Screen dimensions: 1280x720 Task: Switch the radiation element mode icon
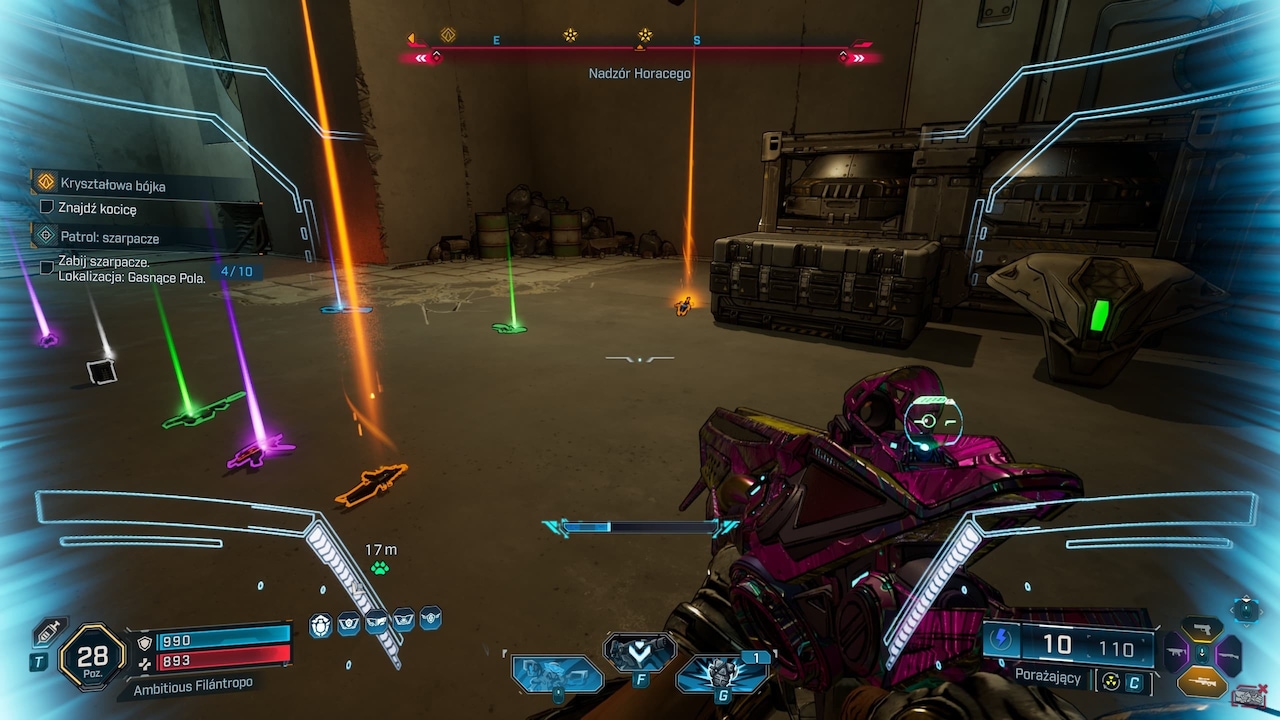(x=1111, y=682)
